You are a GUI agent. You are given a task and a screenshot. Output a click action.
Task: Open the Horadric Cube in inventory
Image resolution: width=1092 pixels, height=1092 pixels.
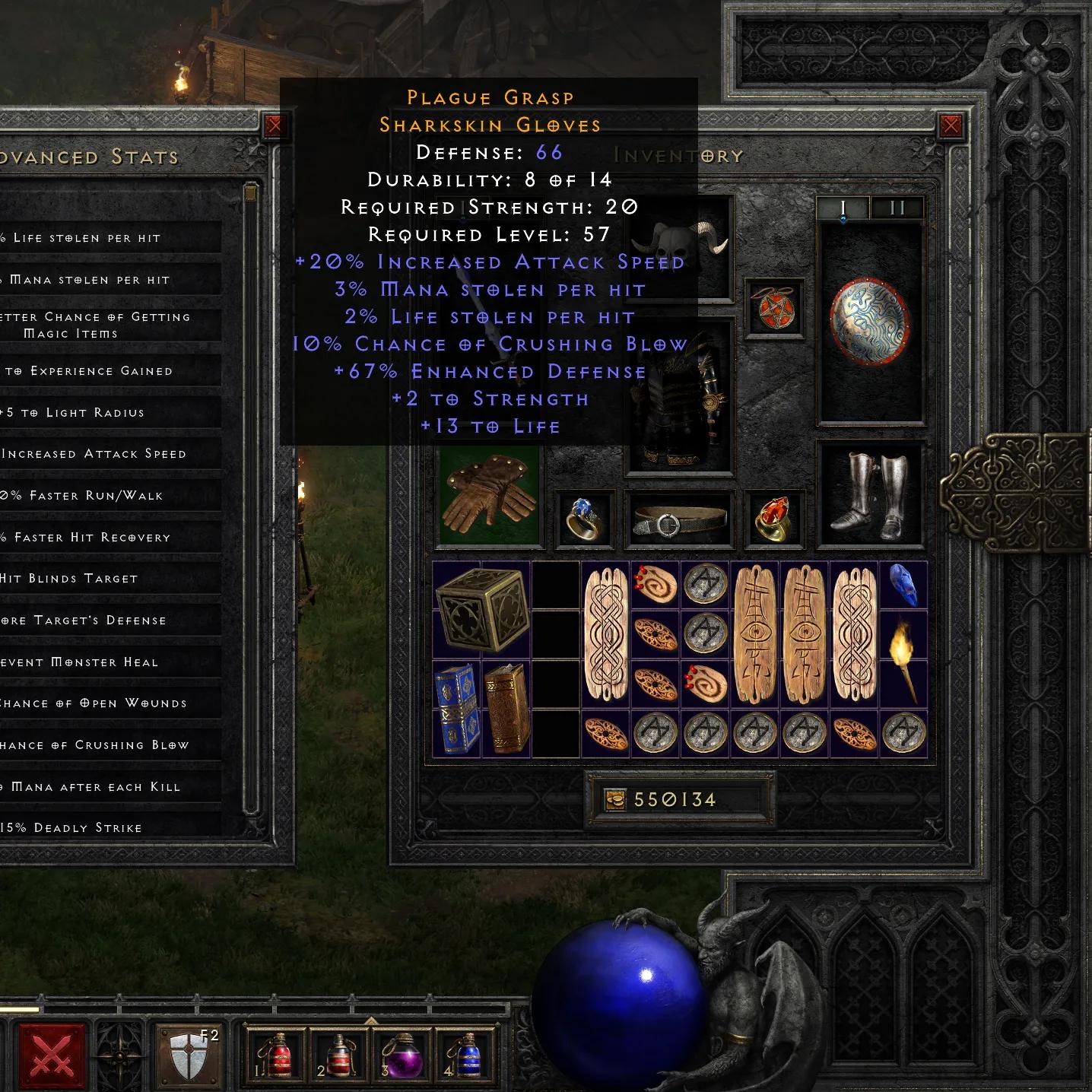point(482,610)
